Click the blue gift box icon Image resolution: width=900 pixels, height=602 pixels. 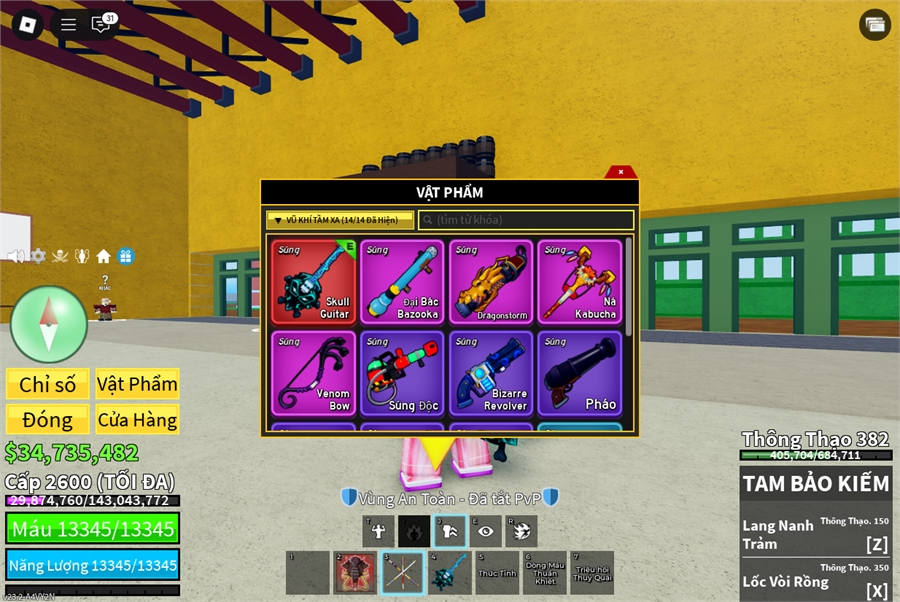click(125, 256)
